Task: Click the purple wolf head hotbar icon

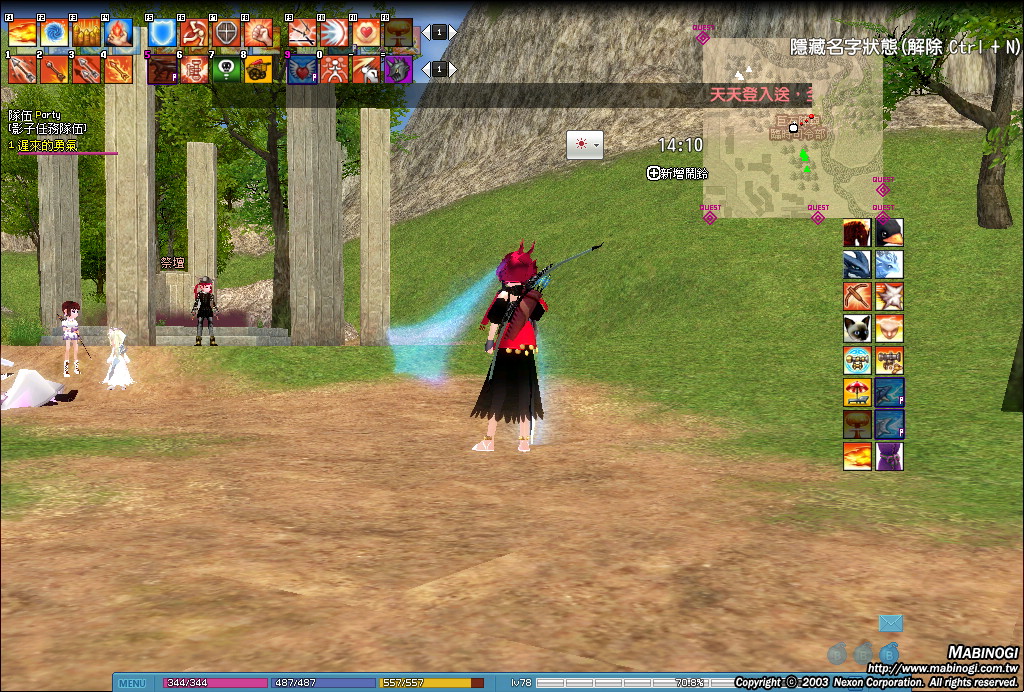Action: [x=398, y=69]
